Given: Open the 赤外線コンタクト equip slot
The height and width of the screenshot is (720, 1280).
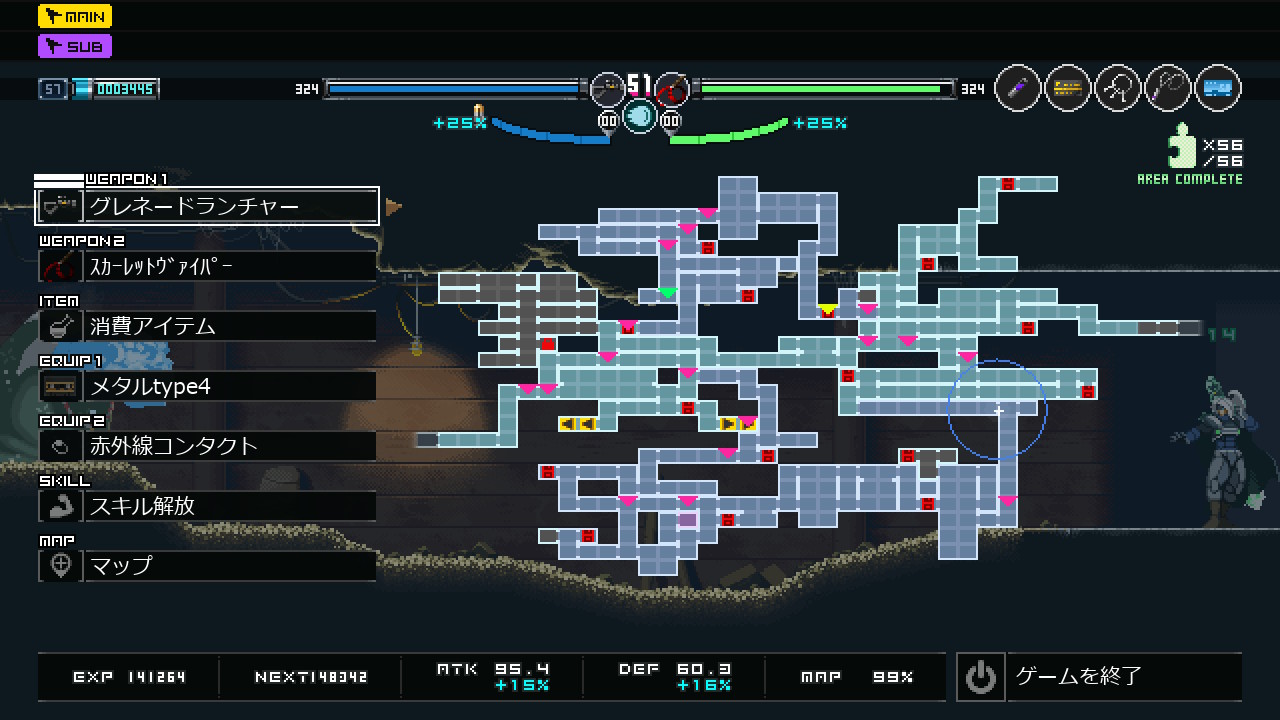Looking at the screenshot, I should coord(207,446).
